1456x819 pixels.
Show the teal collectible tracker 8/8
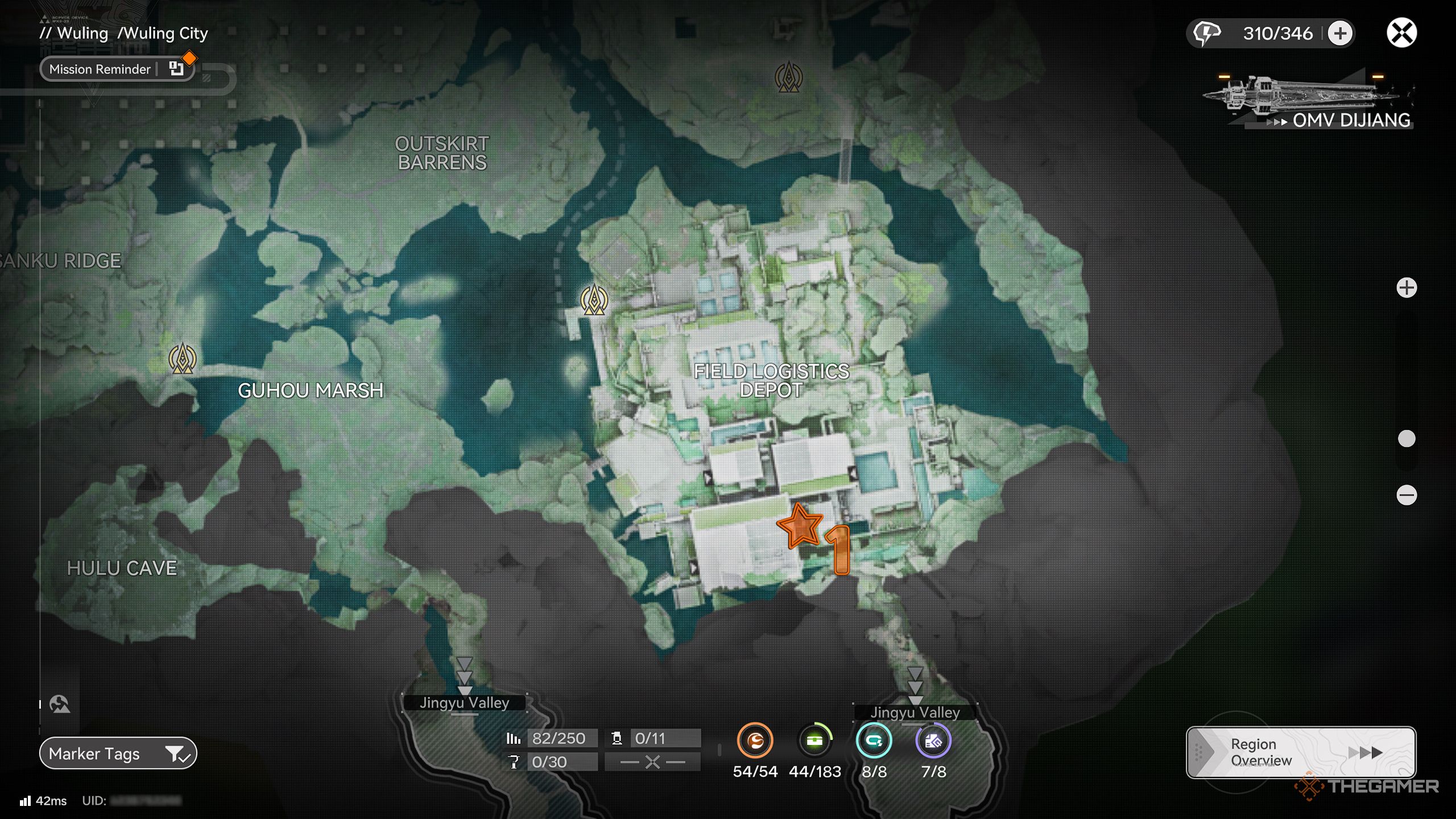tap(874, 741)
